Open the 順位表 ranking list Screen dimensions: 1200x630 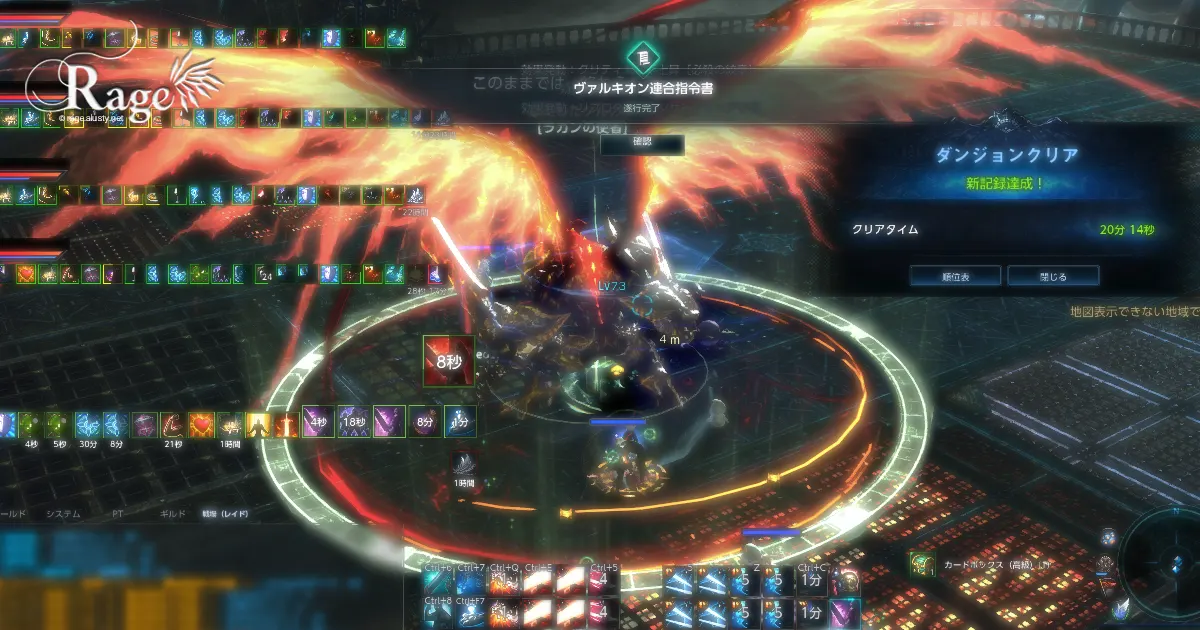pos(955,275)
